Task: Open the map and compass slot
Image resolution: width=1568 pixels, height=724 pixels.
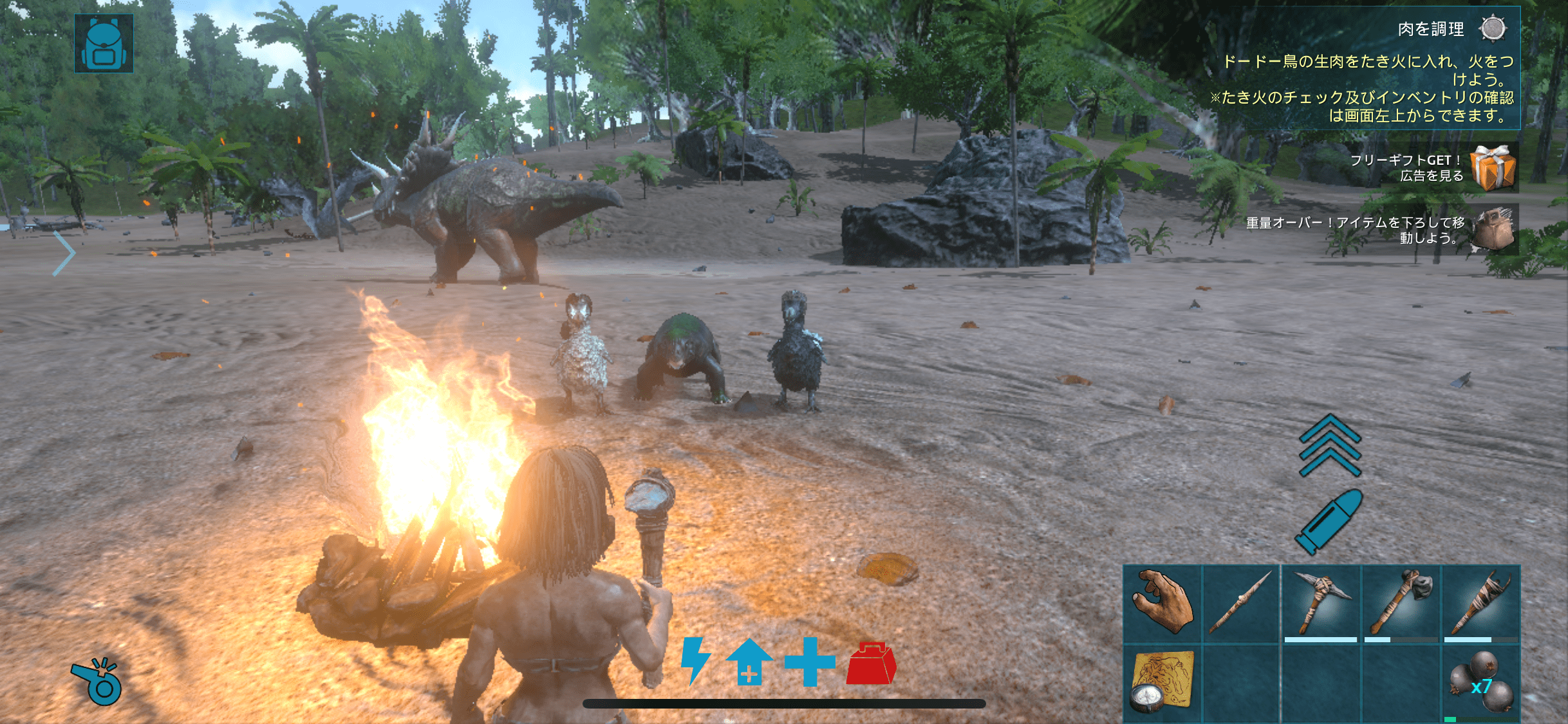Action: [1162, 683]
